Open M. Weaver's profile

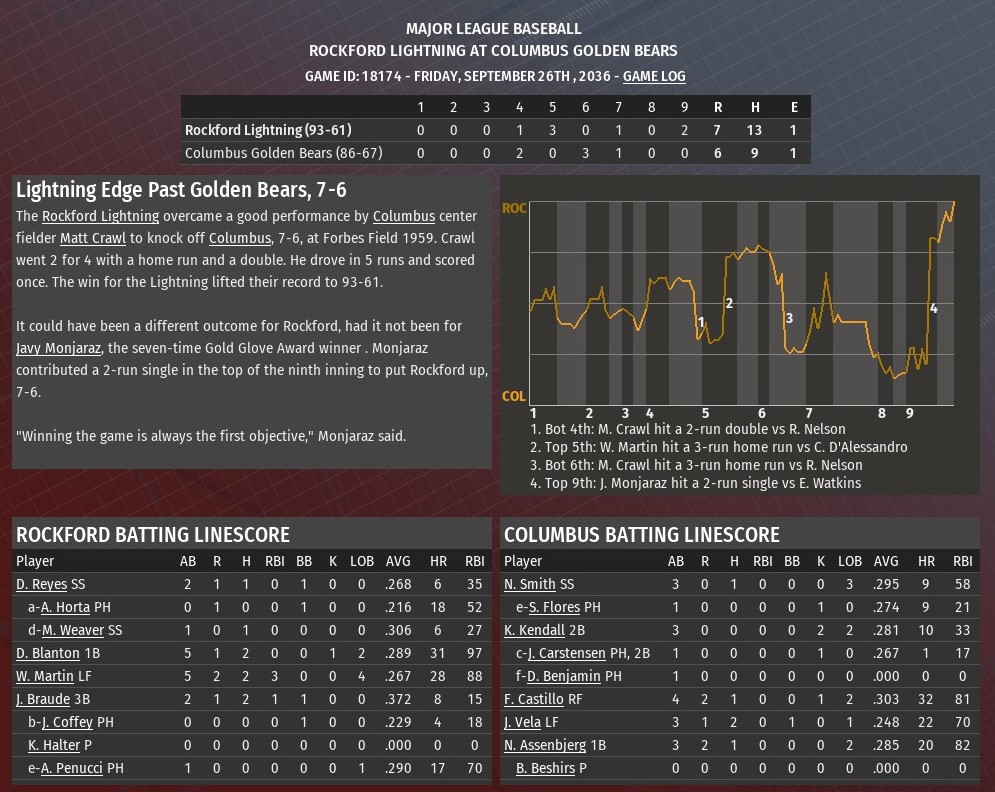[x=73, y=630]
